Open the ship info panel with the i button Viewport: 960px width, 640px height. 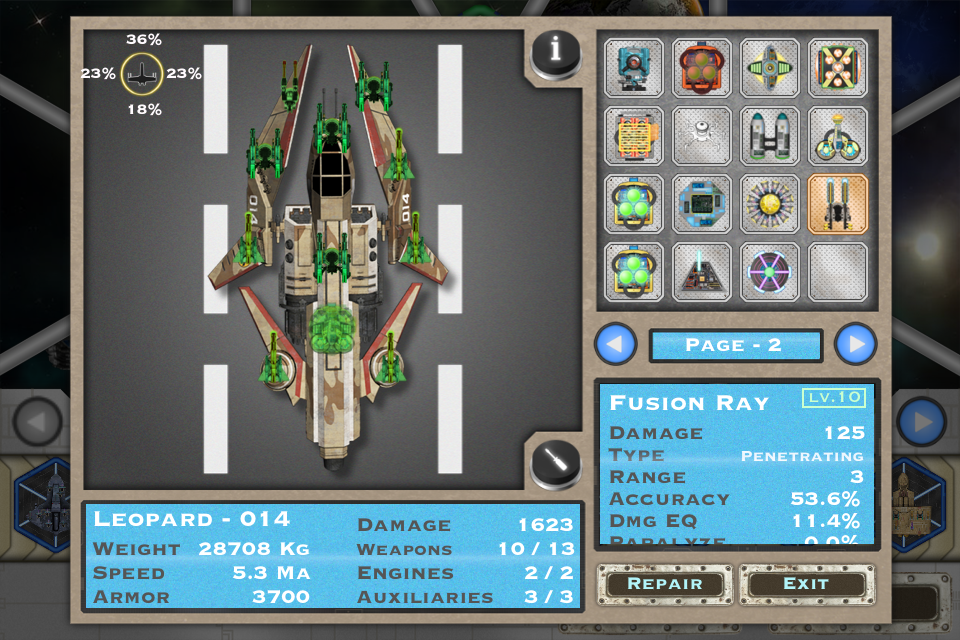(556, 50)
